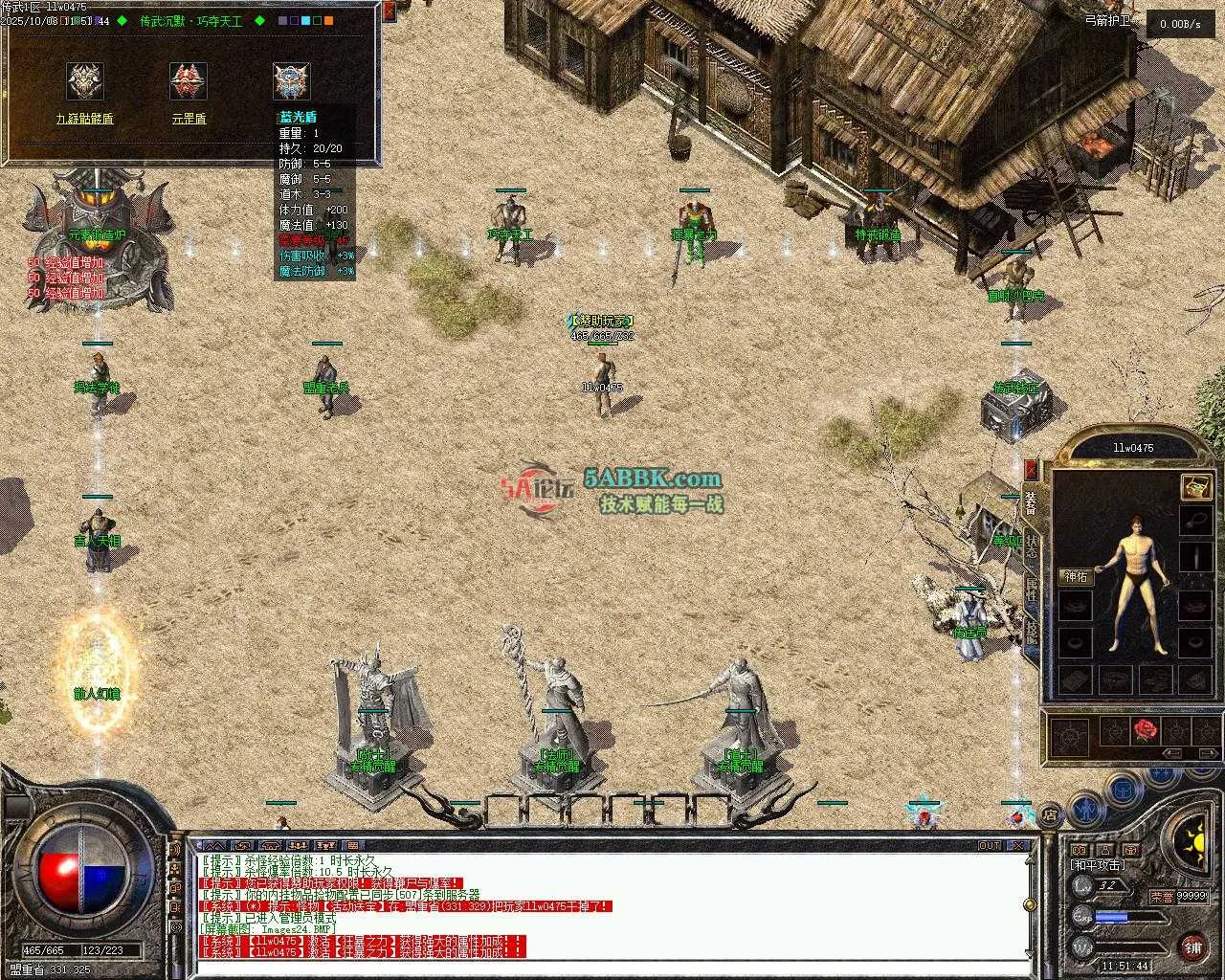This screenshot has height=980, width=1225.
Task: Click the sun day-night indicator
Action: coord(1193,843)
